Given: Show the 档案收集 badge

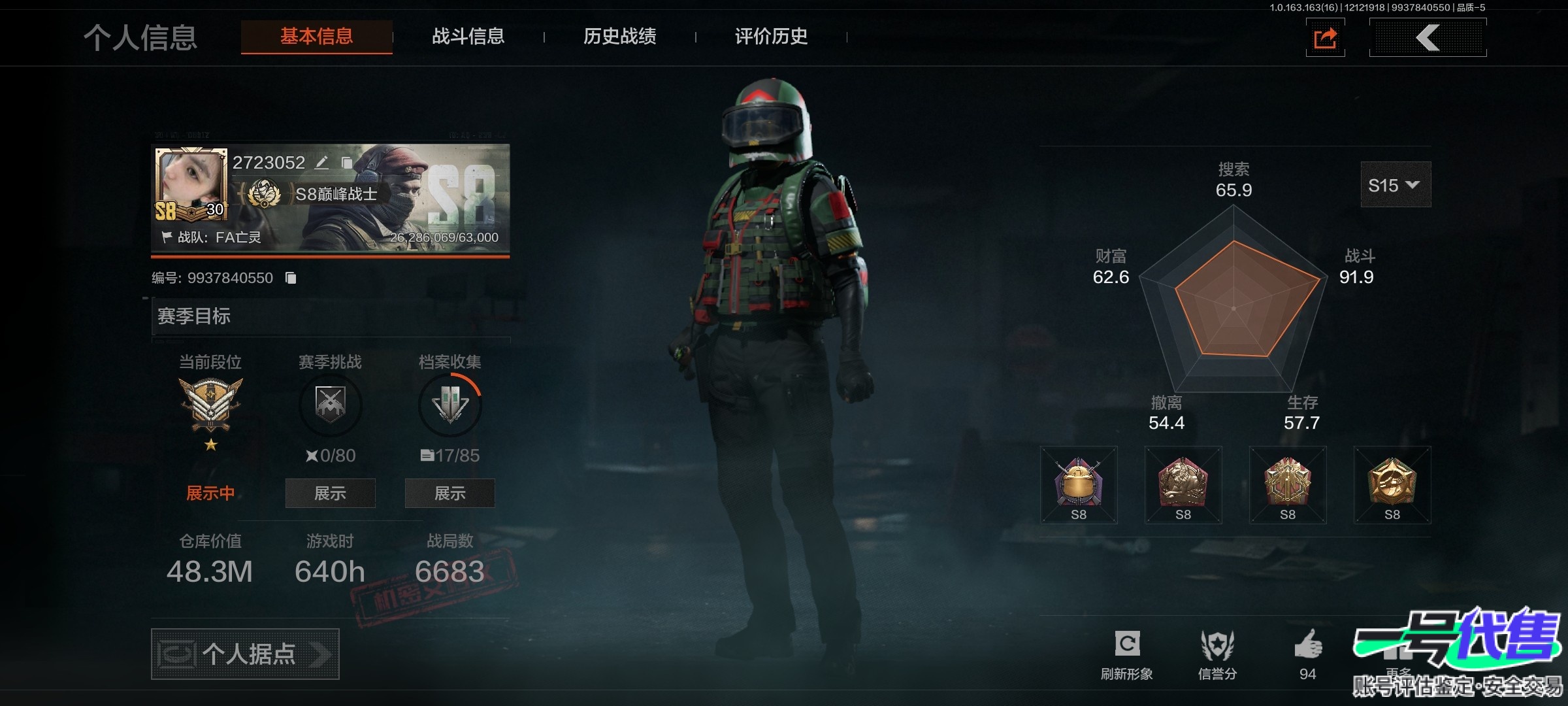Looking at the screenshot, I should 449,493.
